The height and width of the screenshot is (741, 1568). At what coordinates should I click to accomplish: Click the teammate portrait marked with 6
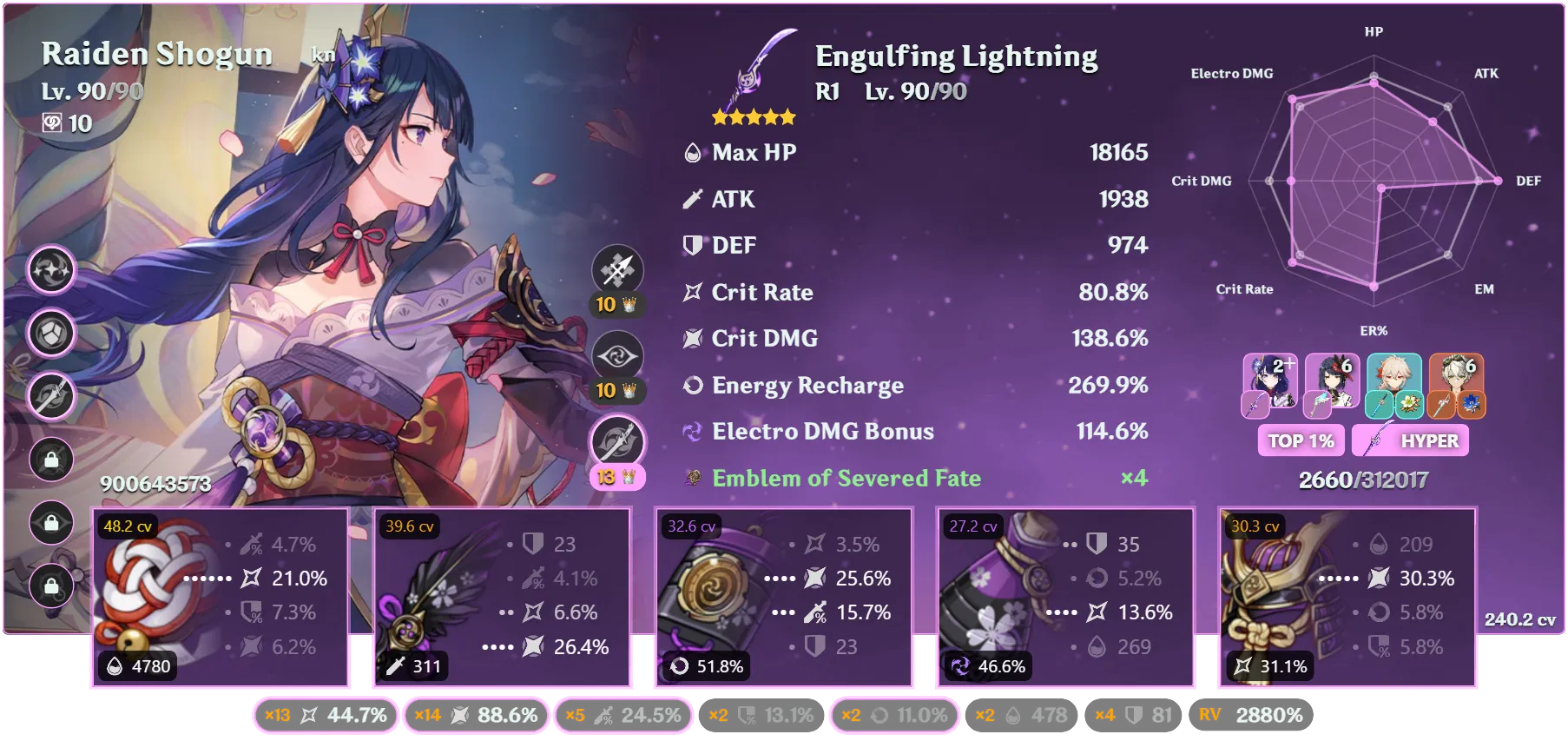pos(1331,380)
